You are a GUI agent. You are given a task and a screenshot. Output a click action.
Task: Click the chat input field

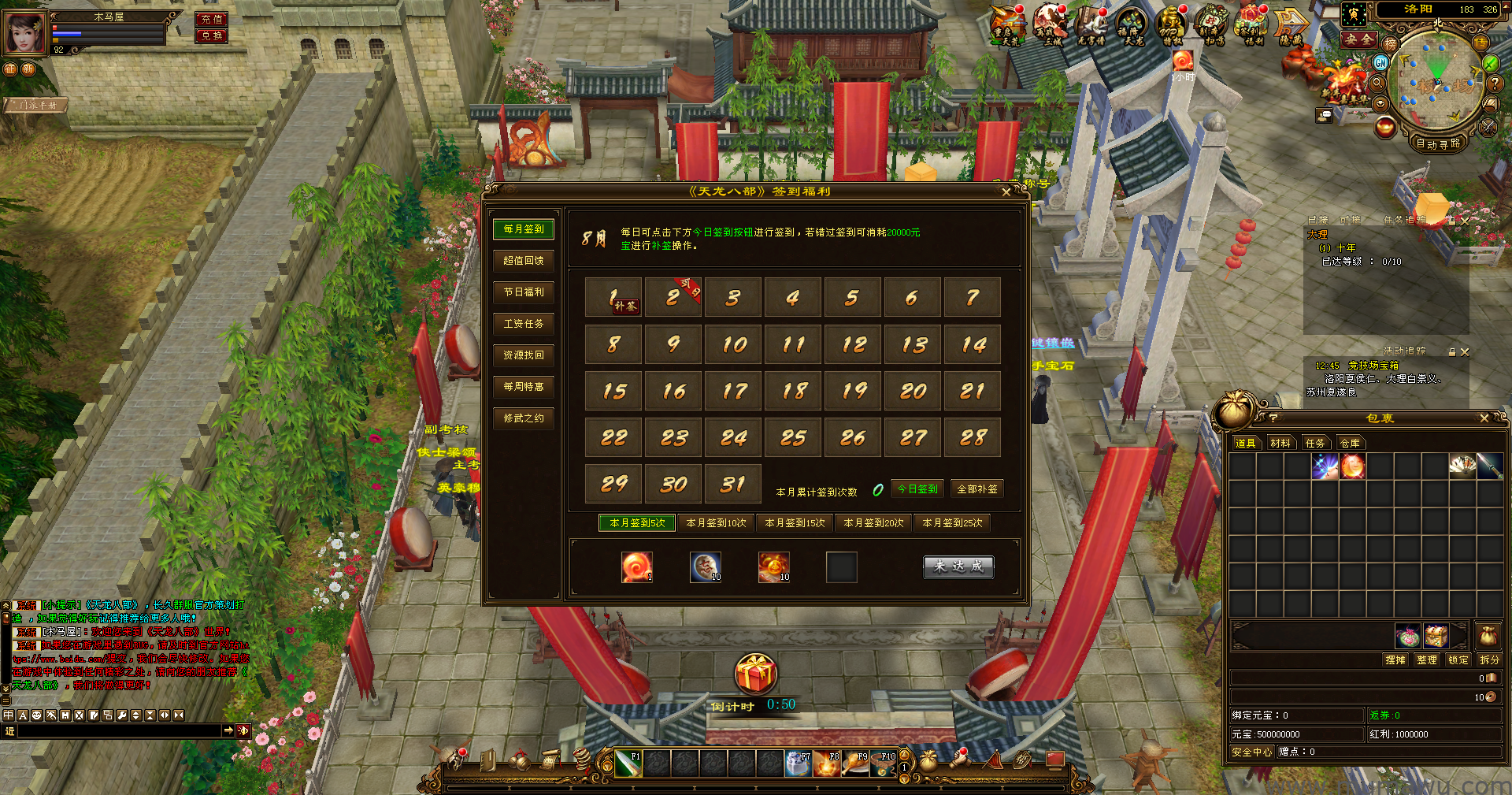coord(118,731)
